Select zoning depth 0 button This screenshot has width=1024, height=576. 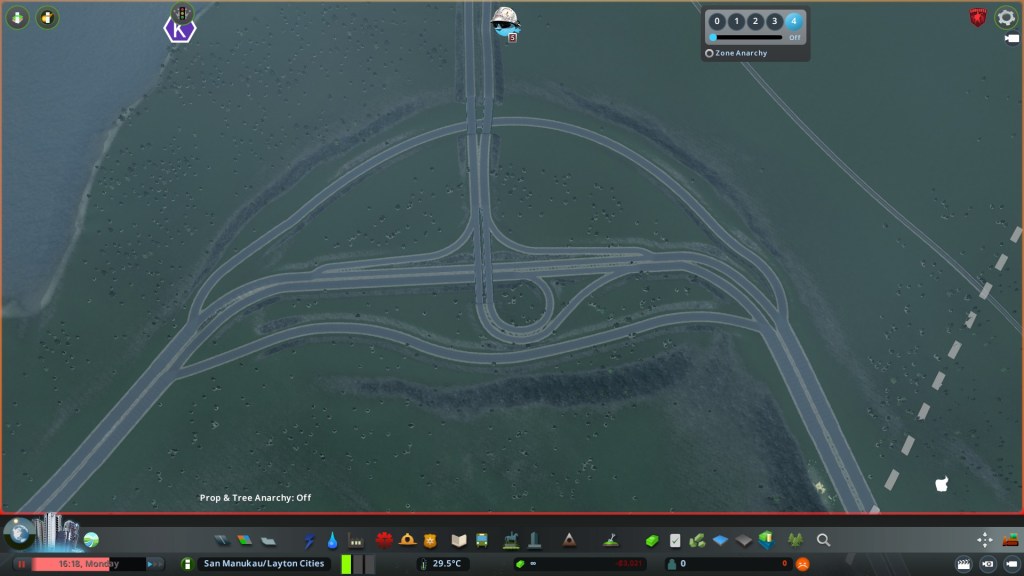716,21
